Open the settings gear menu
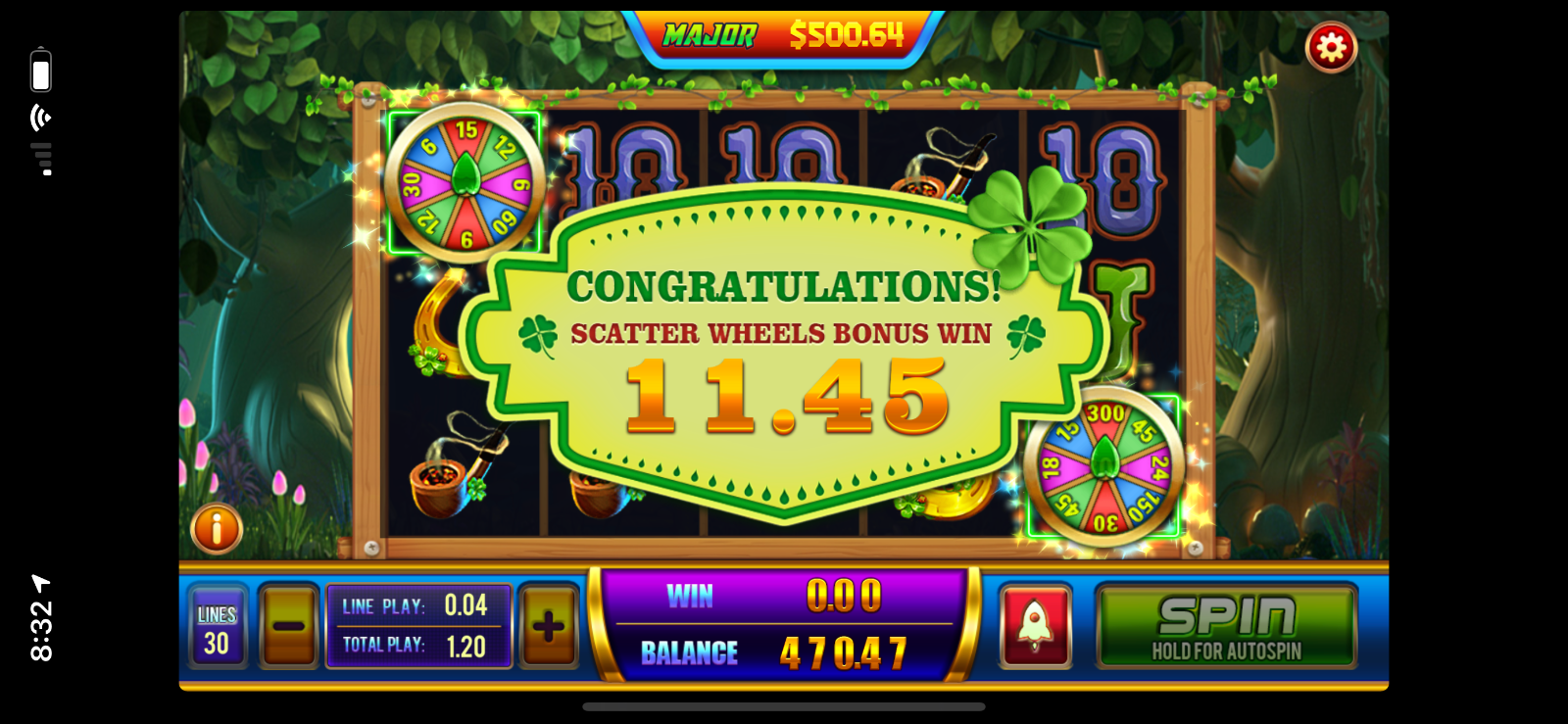The width and height of the screenshot is (1568, 724). 1331,47
